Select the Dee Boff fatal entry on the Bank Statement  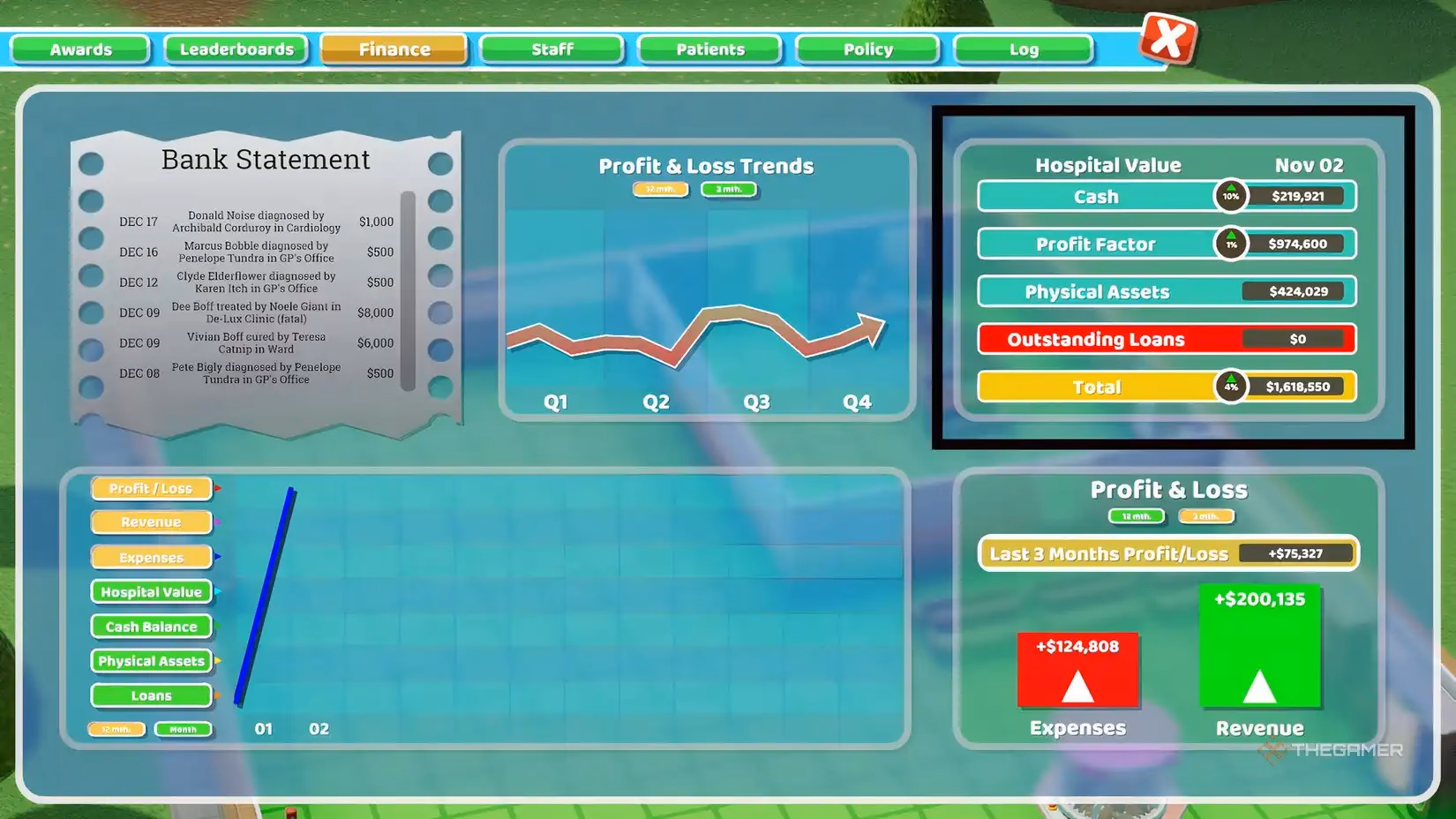tap(256, 312)
